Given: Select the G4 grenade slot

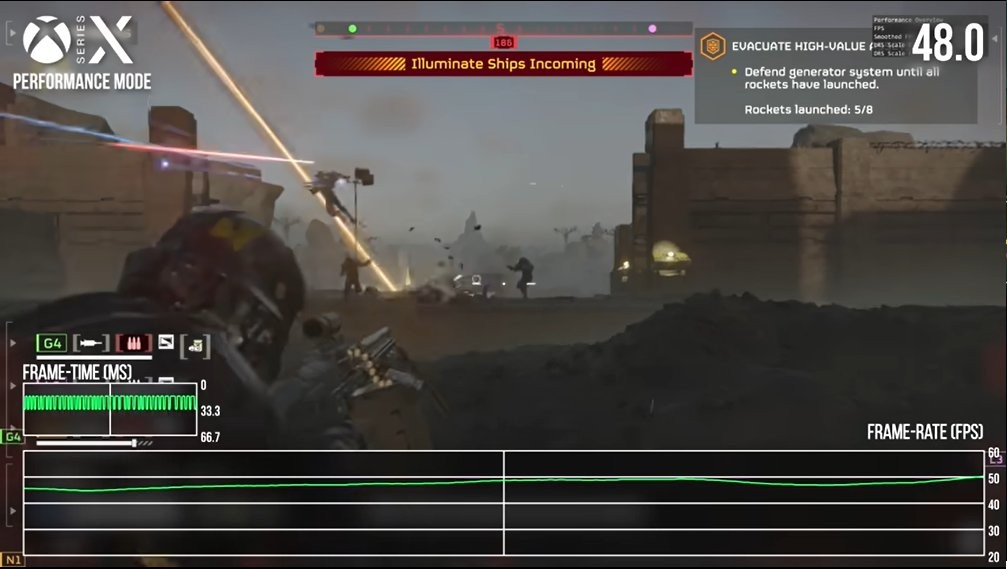Looking at the screenshot, I should click(52, 344).
